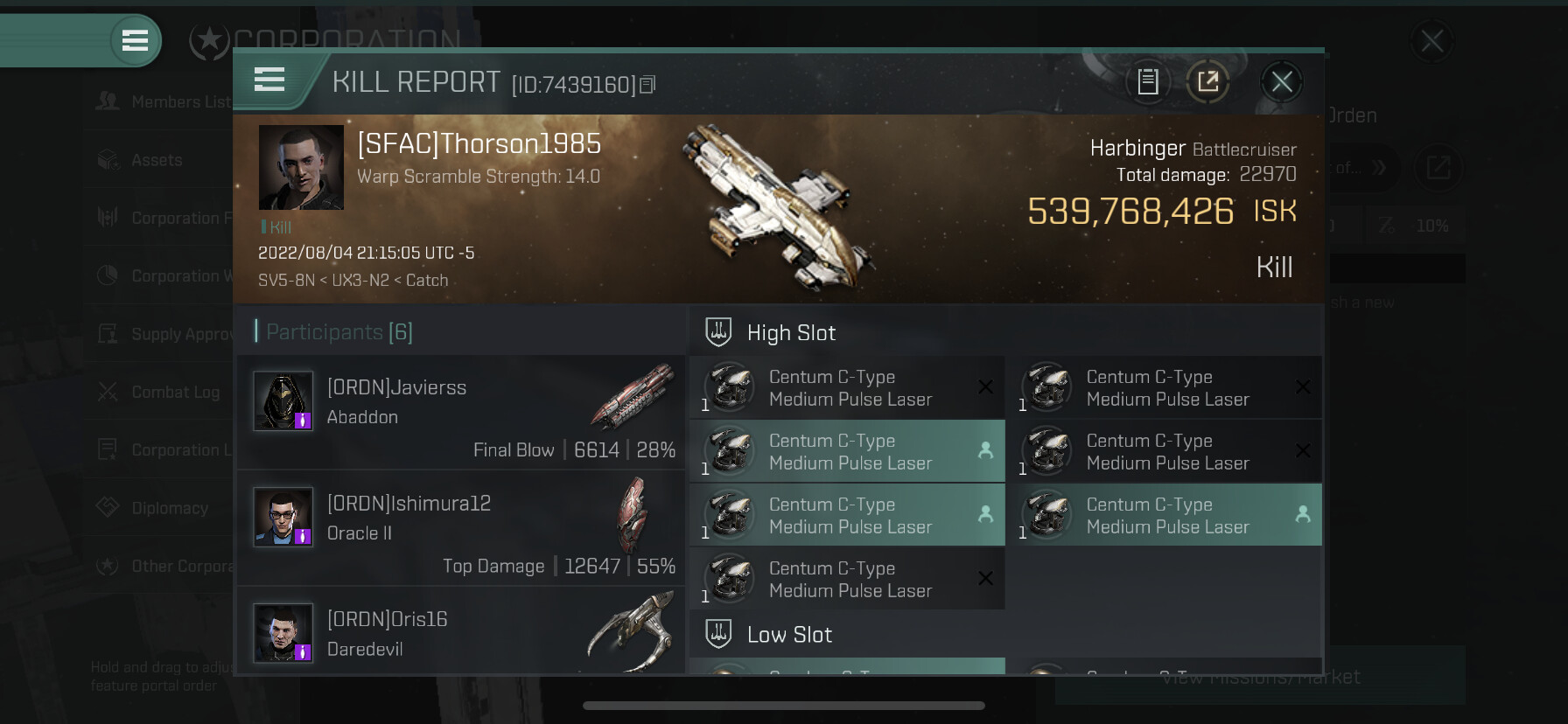Open the kill report clipboard notes button
The image size is (1568, 724).
pos(1148,82)
